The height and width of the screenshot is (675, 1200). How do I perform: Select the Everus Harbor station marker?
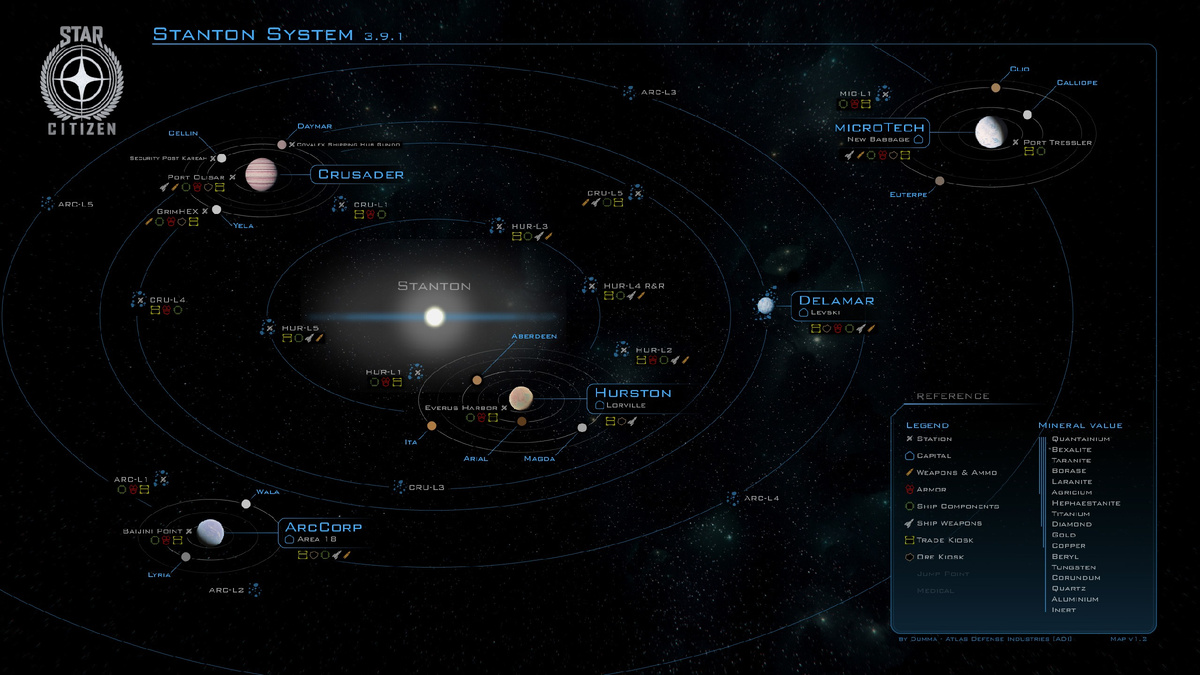(x=504, y=408)
